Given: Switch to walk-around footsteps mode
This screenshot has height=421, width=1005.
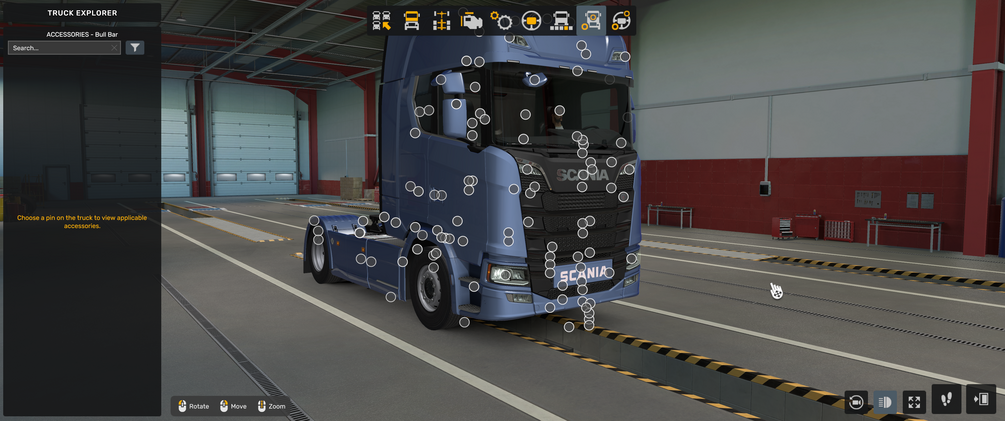Looking at the screenshot, I should pos(947,399).
